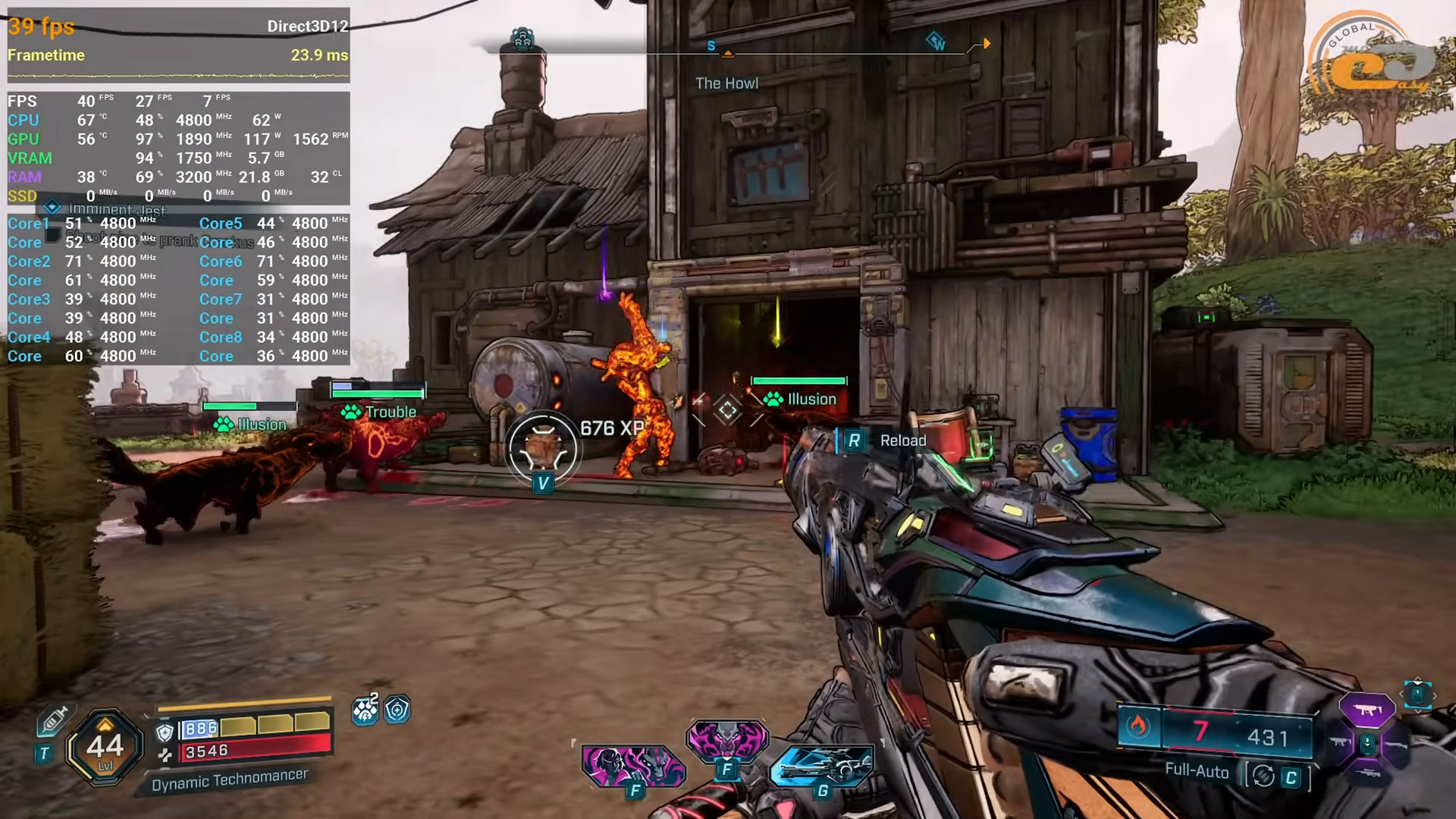This screenshot has width=1456, height=819.
Task: Toggle the Full-Auto fire mode switch icon
Action: tap(1263, 776)
